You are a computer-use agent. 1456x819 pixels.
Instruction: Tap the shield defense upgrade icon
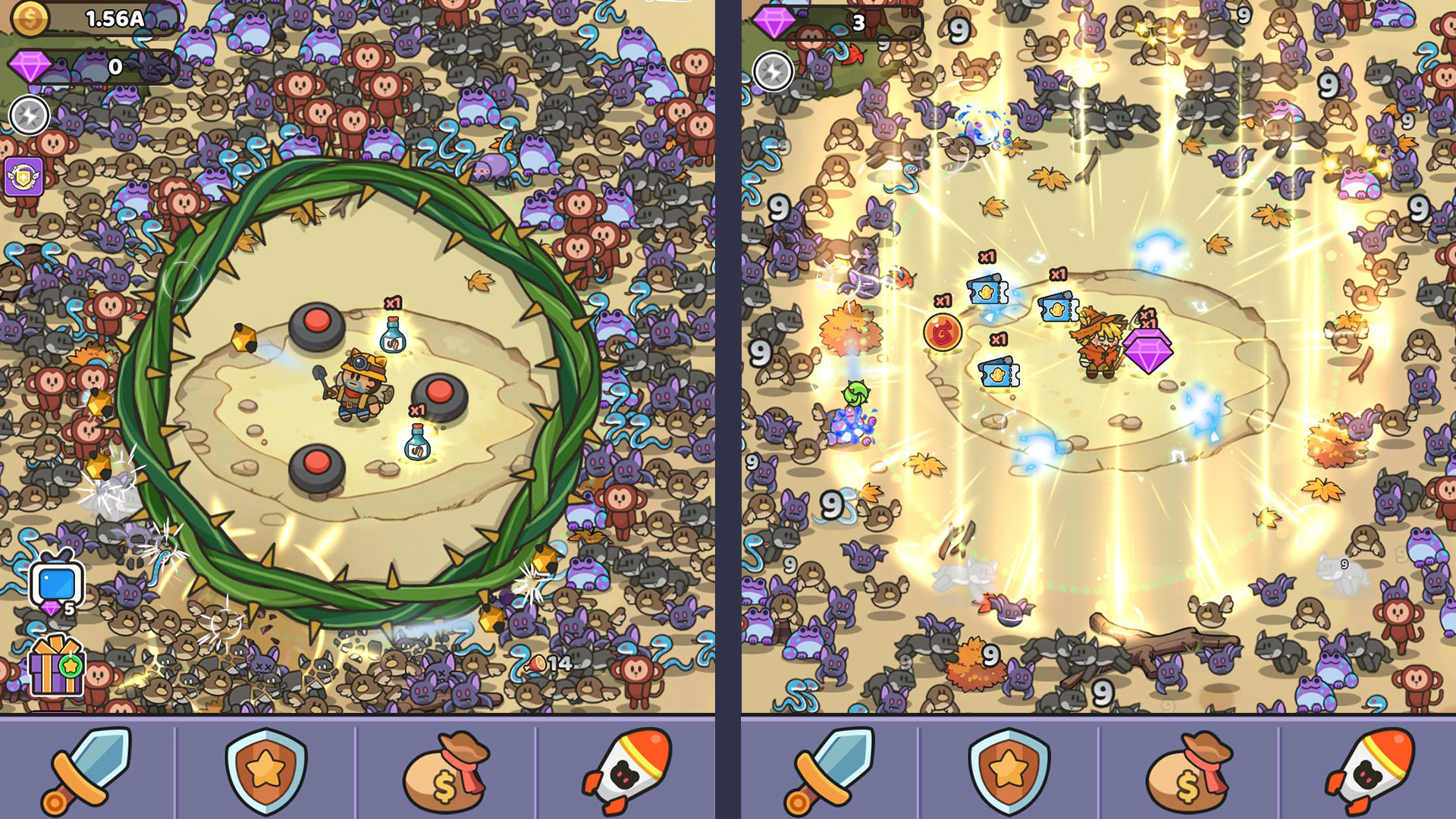(264, 772)
